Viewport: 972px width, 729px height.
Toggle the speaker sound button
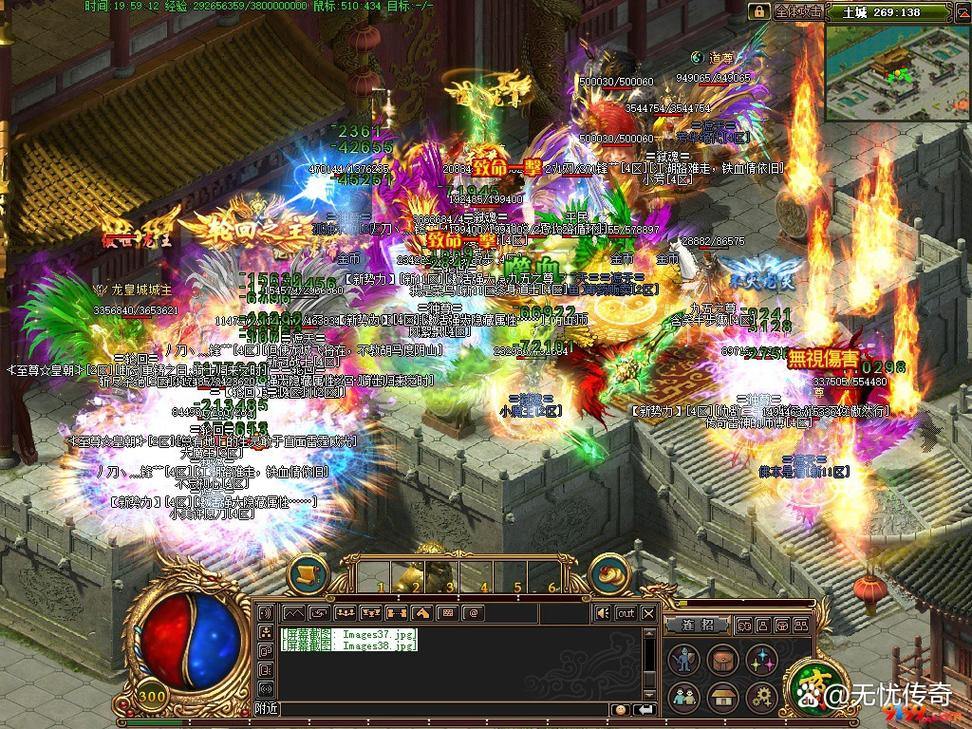click(602, 613)
